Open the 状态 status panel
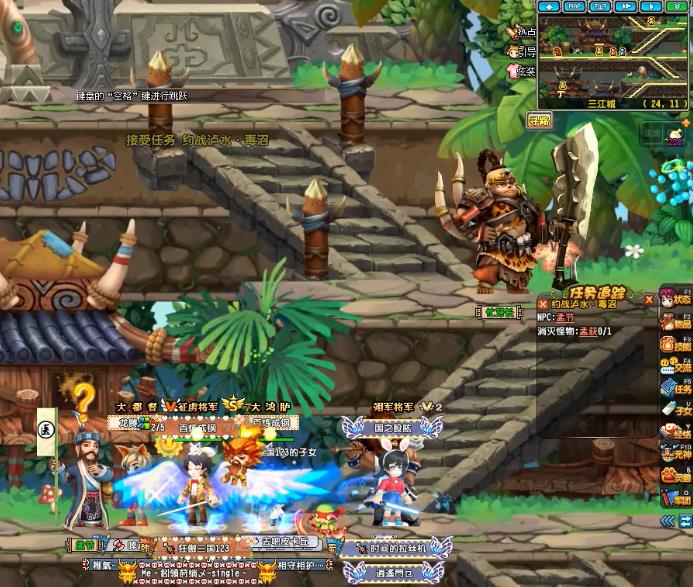693x587 pixels. coord(675,298)
